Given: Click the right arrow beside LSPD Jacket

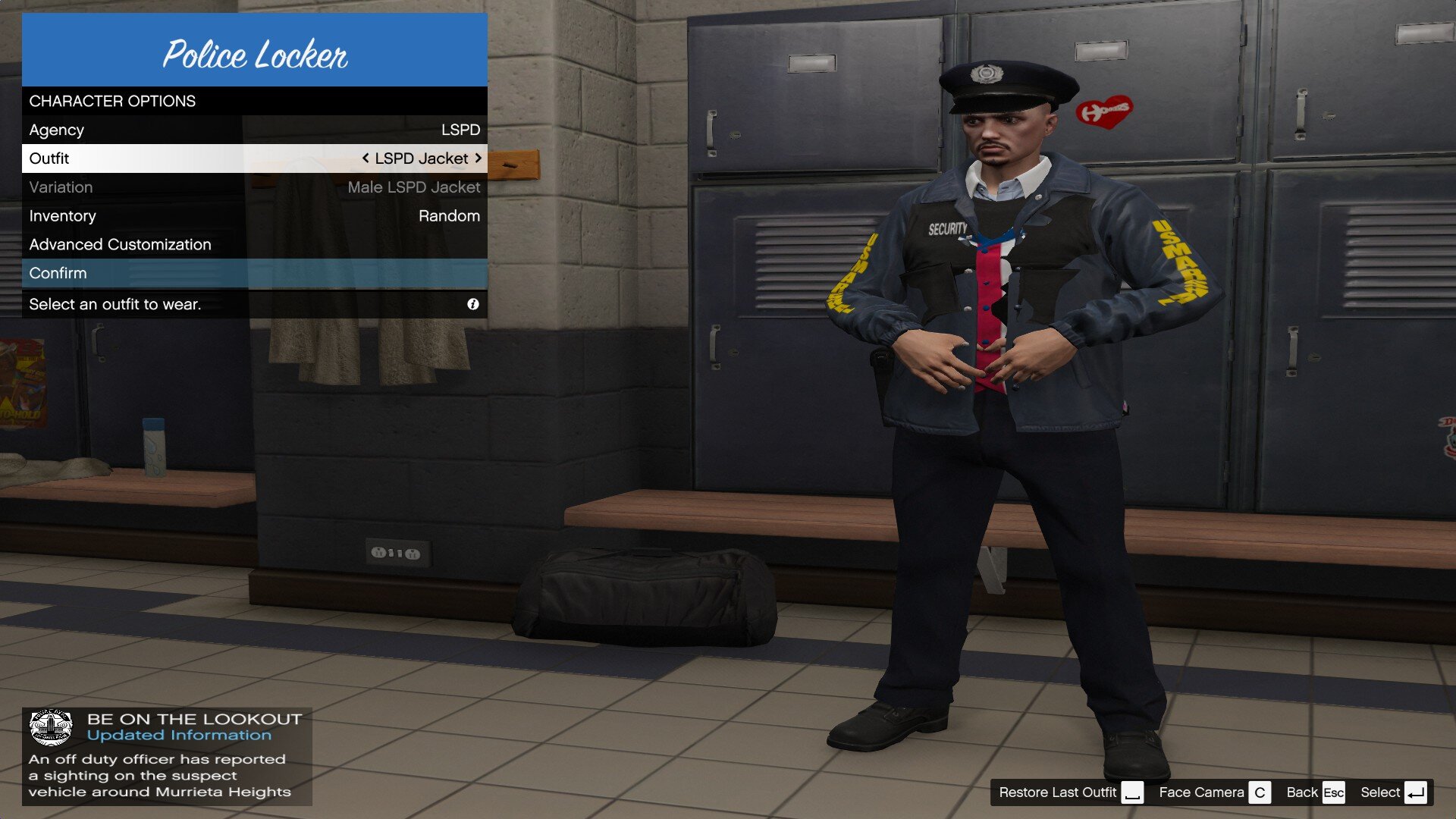Looking at the screenshot, I should 479,158.
